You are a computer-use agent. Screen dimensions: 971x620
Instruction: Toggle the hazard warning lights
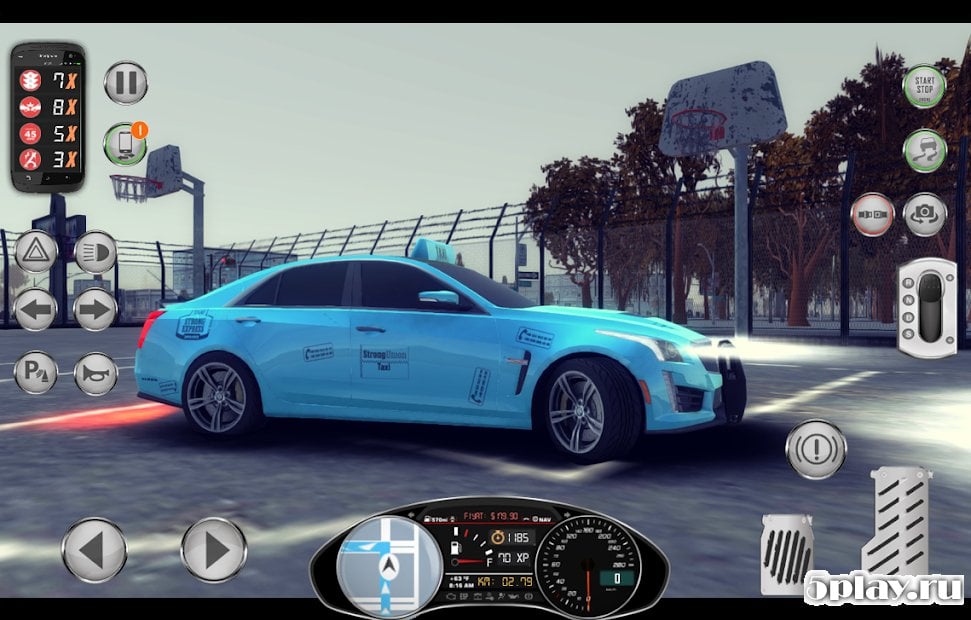35,251
